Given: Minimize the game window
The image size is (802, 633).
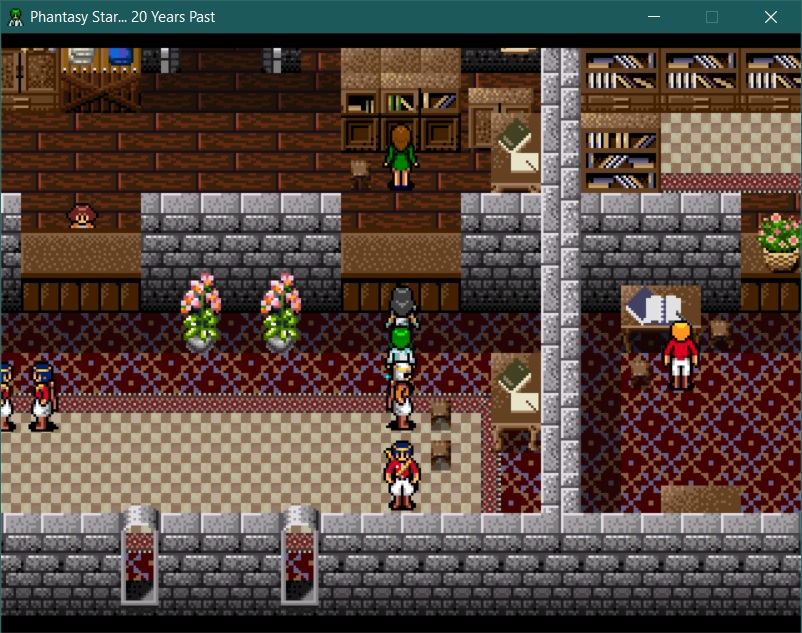Looking at the screenshot, I should (655, 17).
